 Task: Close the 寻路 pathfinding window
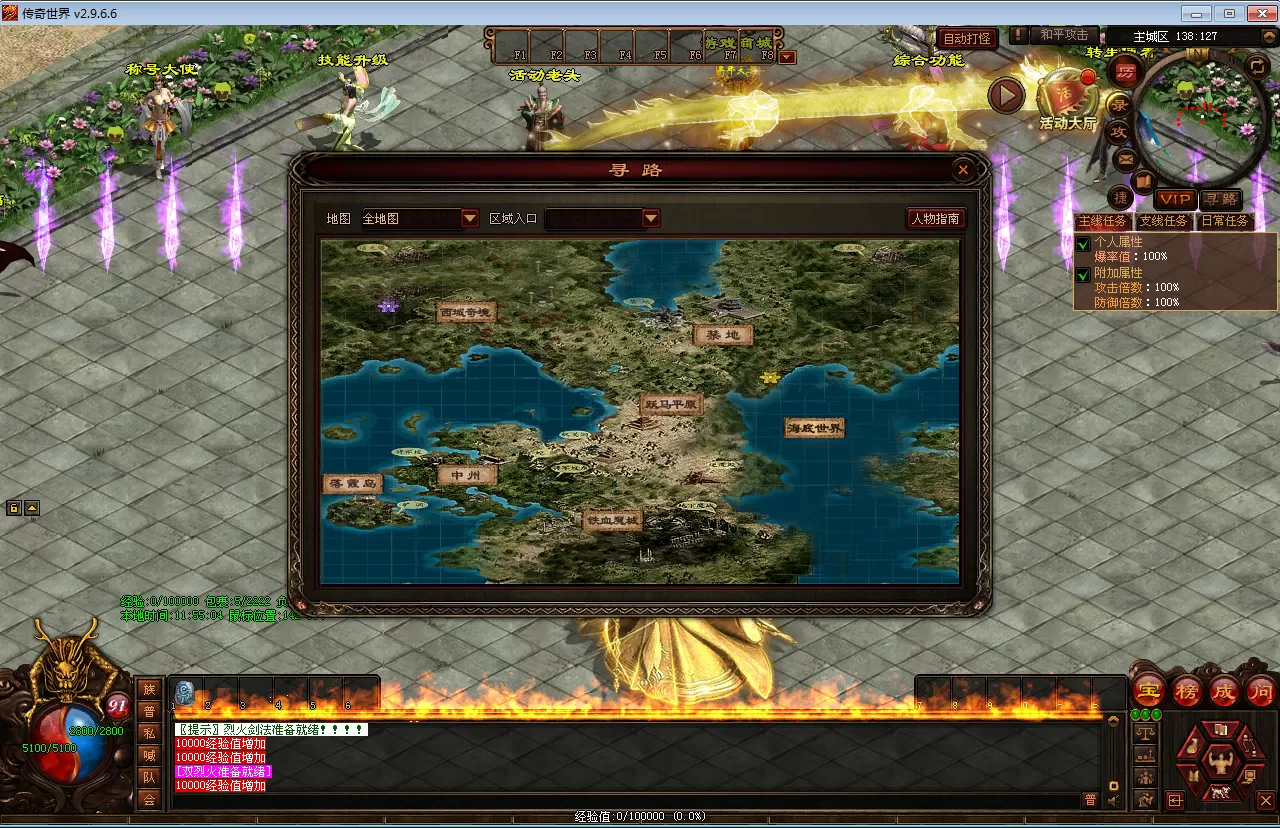point(962,170)
